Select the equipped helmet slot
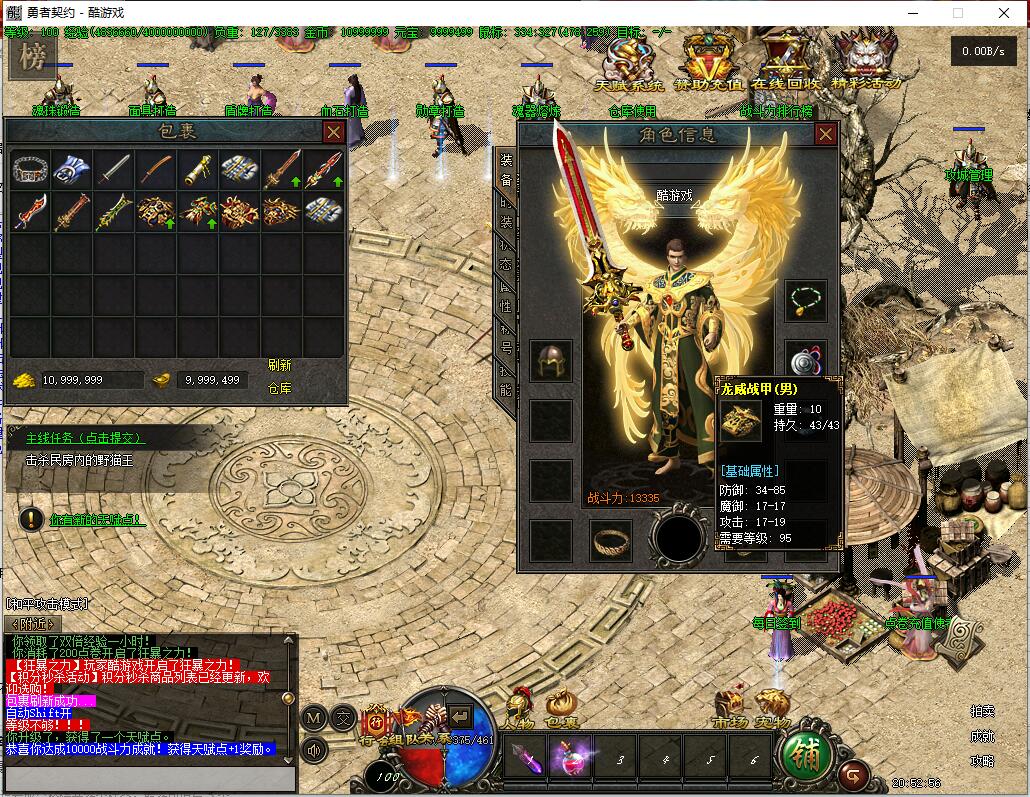 click(x=550, y=360)
